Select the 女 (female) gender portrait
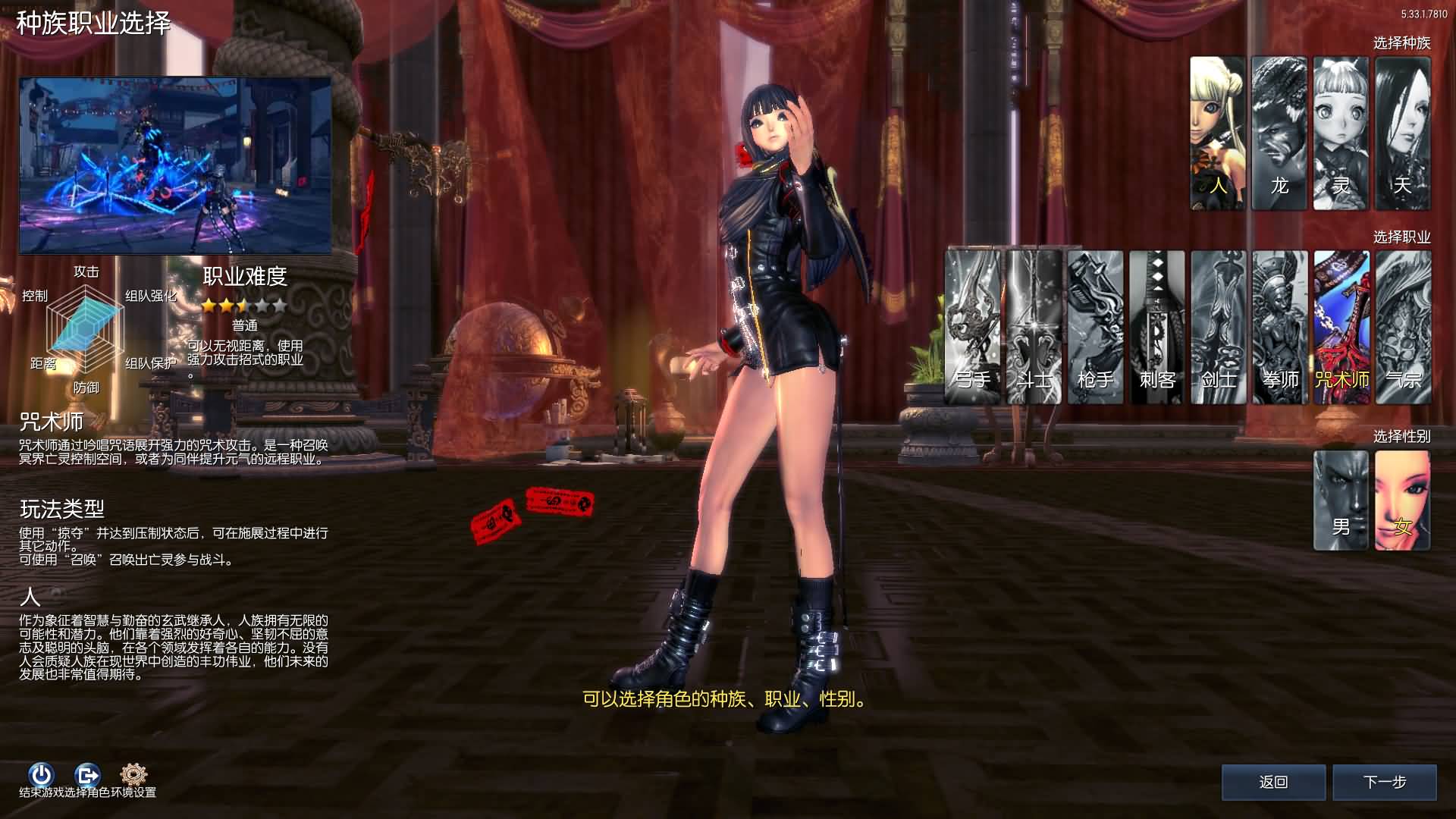 click(1402, 500)
